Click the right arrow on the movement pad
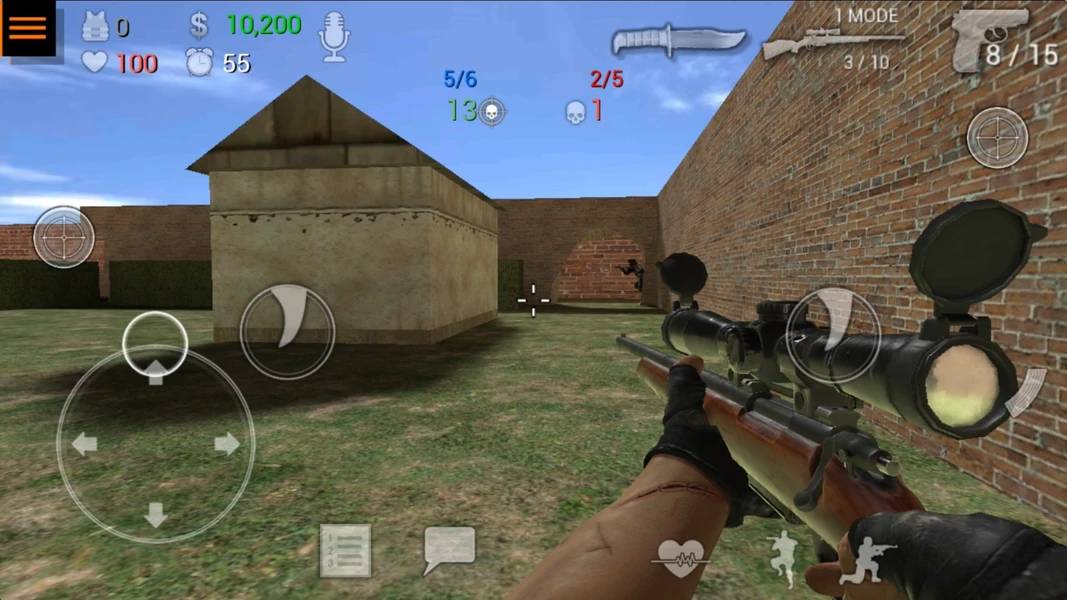Image resolution: width=1067 pixels, height=600 pixels. [x=228, y=443]
